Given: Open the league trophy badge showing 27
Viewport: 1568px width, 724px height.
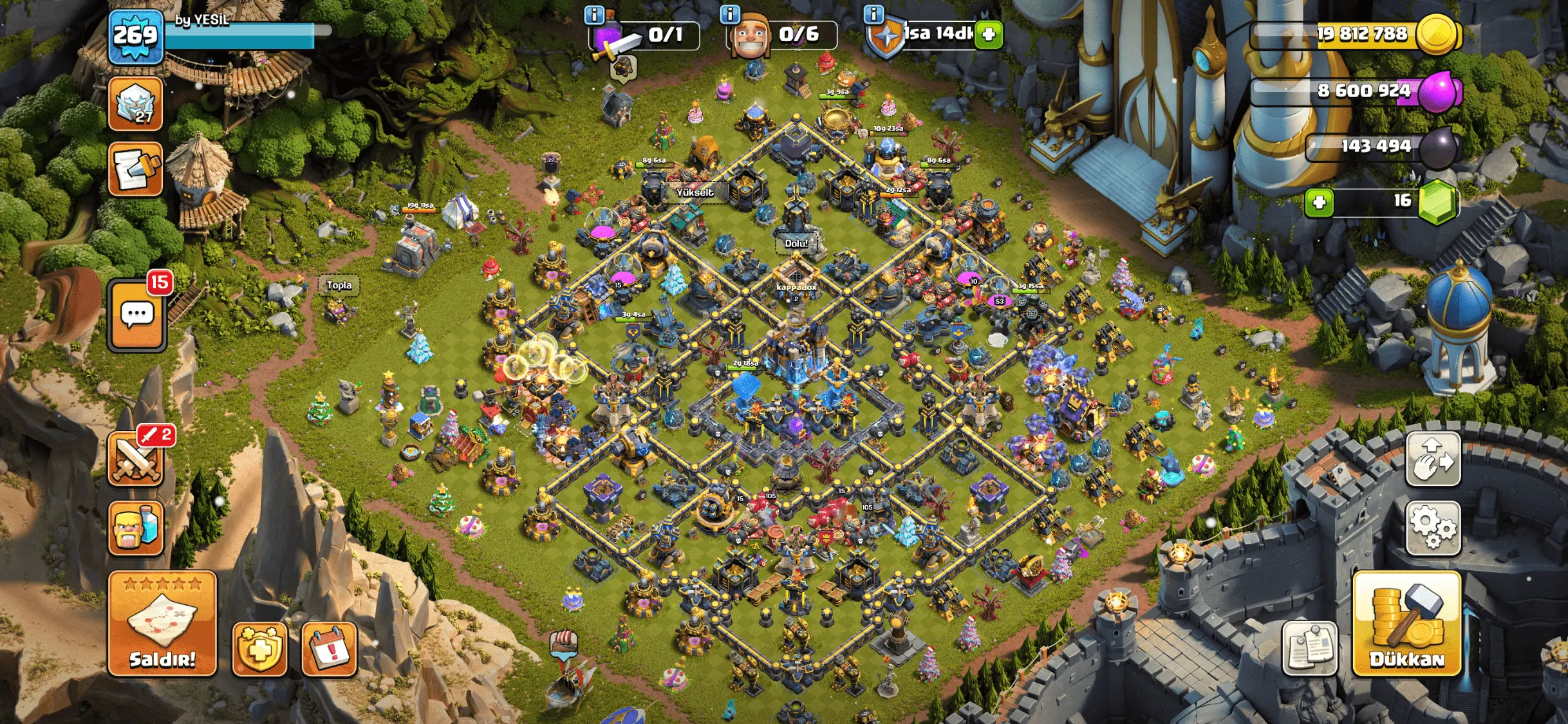Looking at the screenshot, I should click(x=136, y=104).
